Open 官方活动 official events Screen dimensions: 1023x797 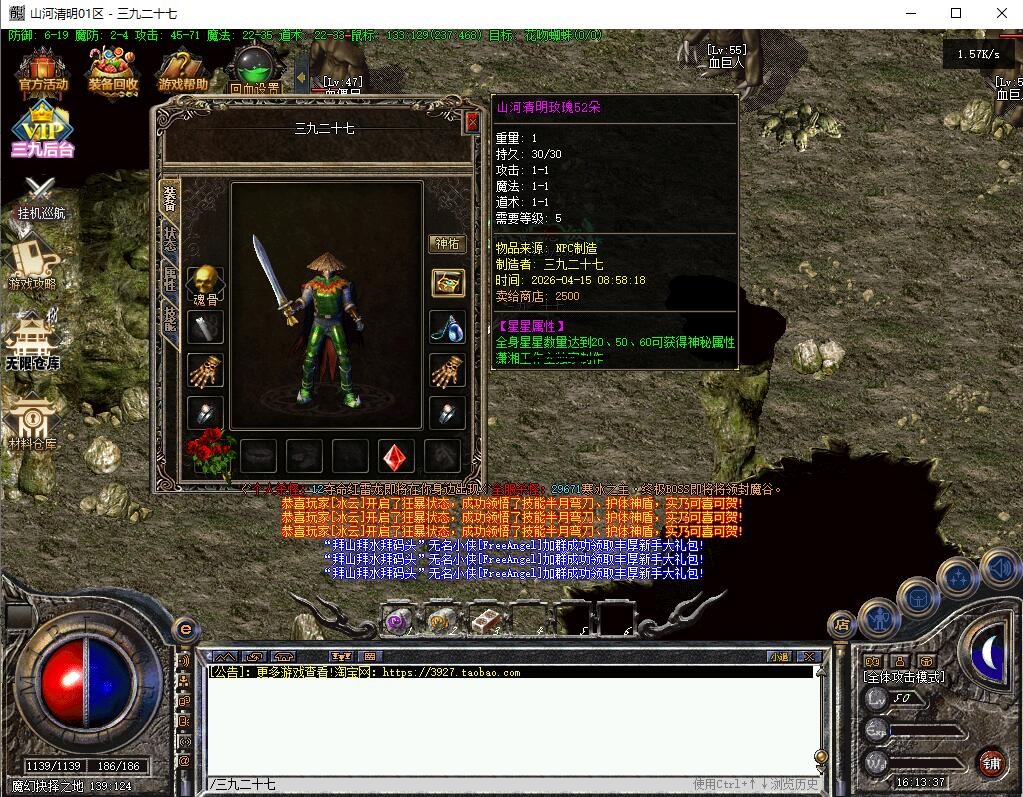pyautogui.click(x=43, y=70)
